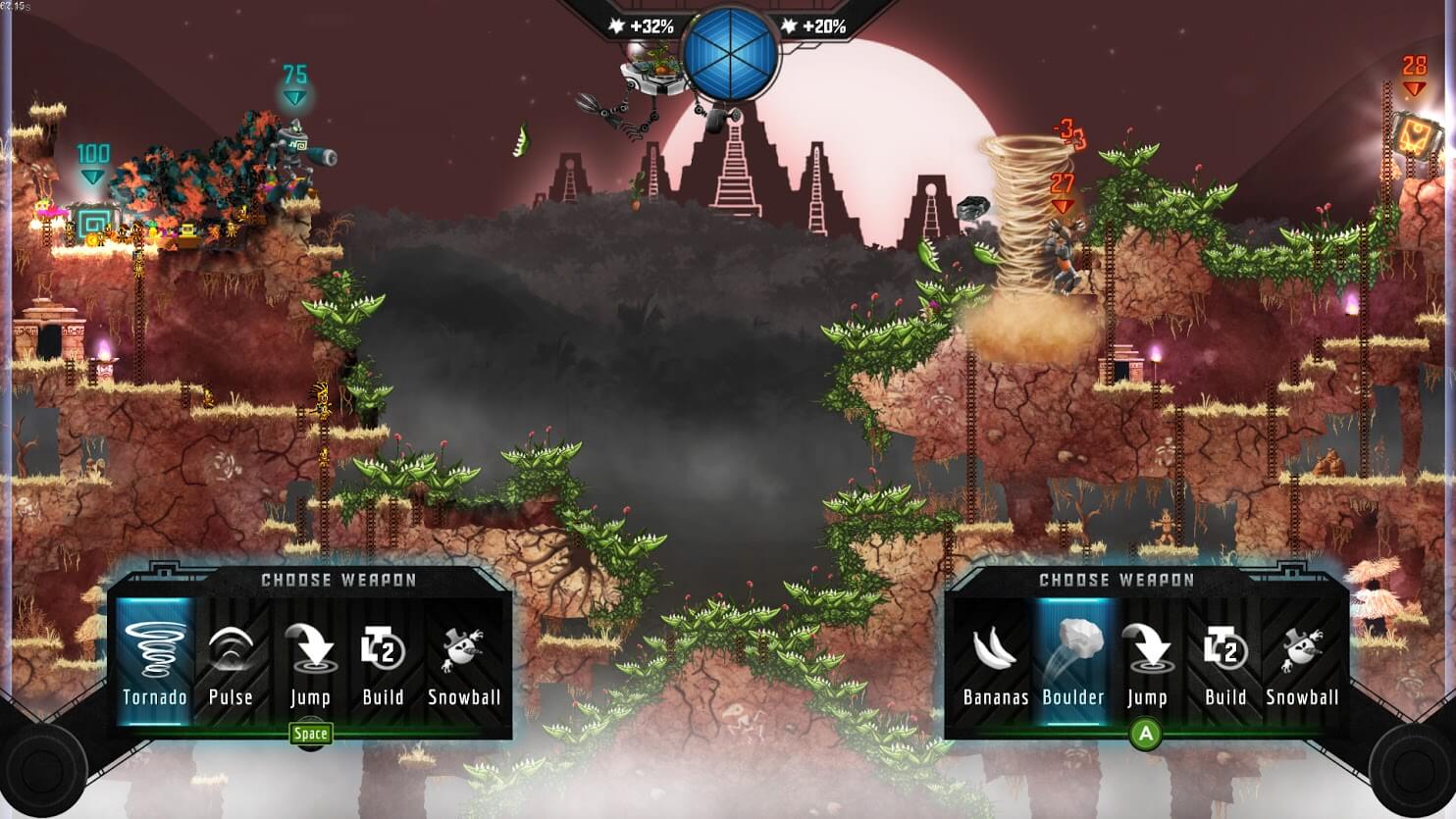Choose Jump in the Tornado weapon panel
Image resolution: width=1456 pixels, height=819 pixels.
pos(310,662)
